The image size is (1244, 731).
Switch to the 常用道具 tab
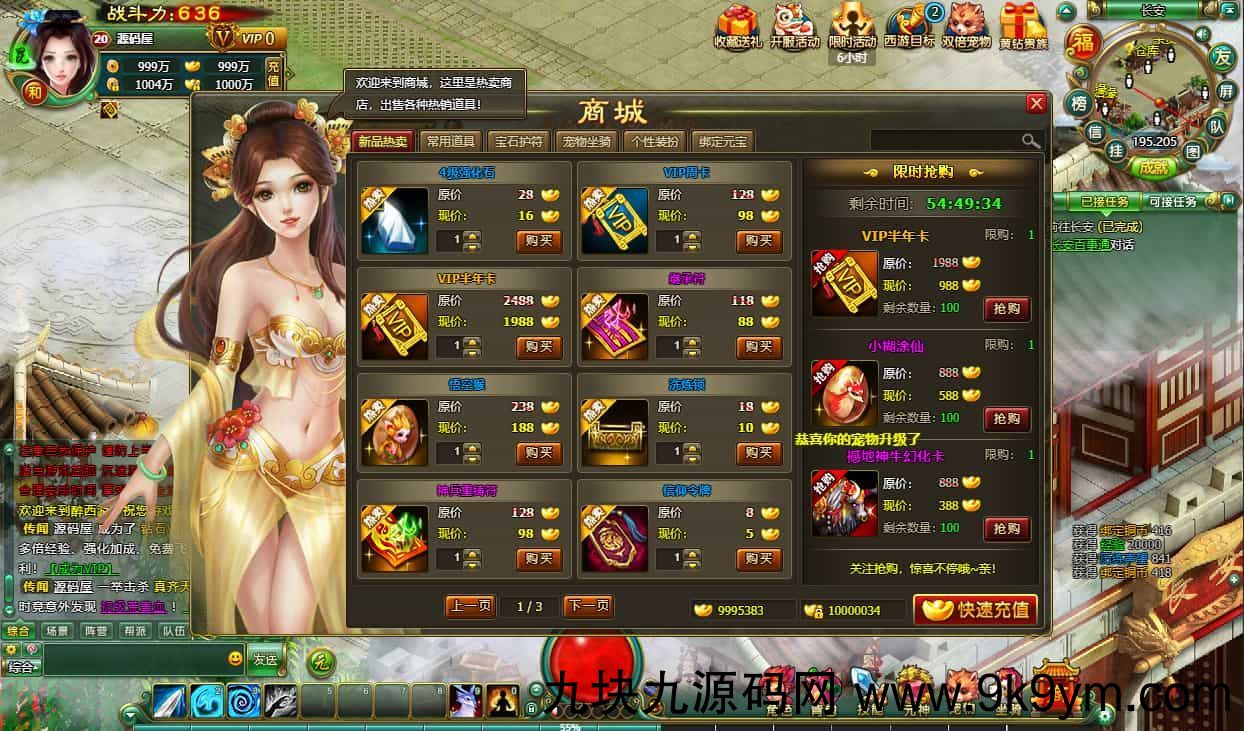point(450,141)
